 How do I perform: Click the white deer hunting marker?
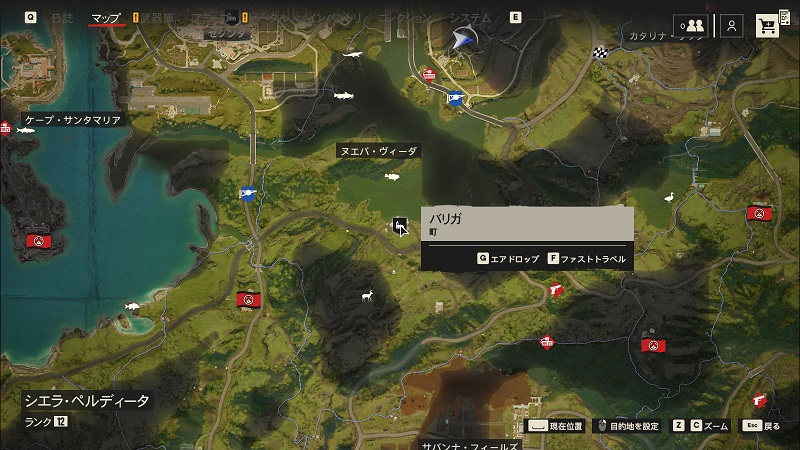point(367,295)
